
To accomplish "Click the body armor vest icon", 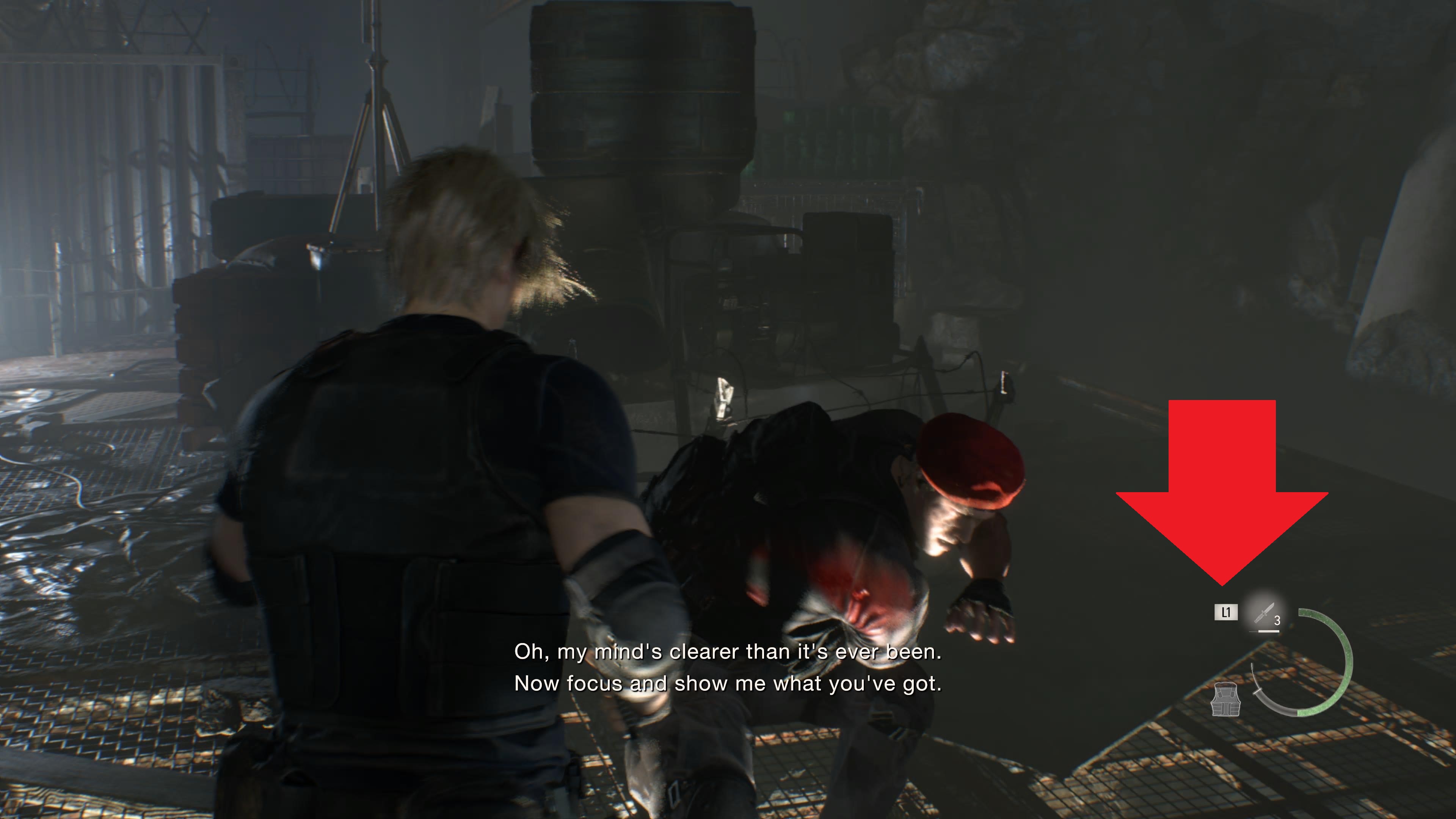I will 1225,700.
